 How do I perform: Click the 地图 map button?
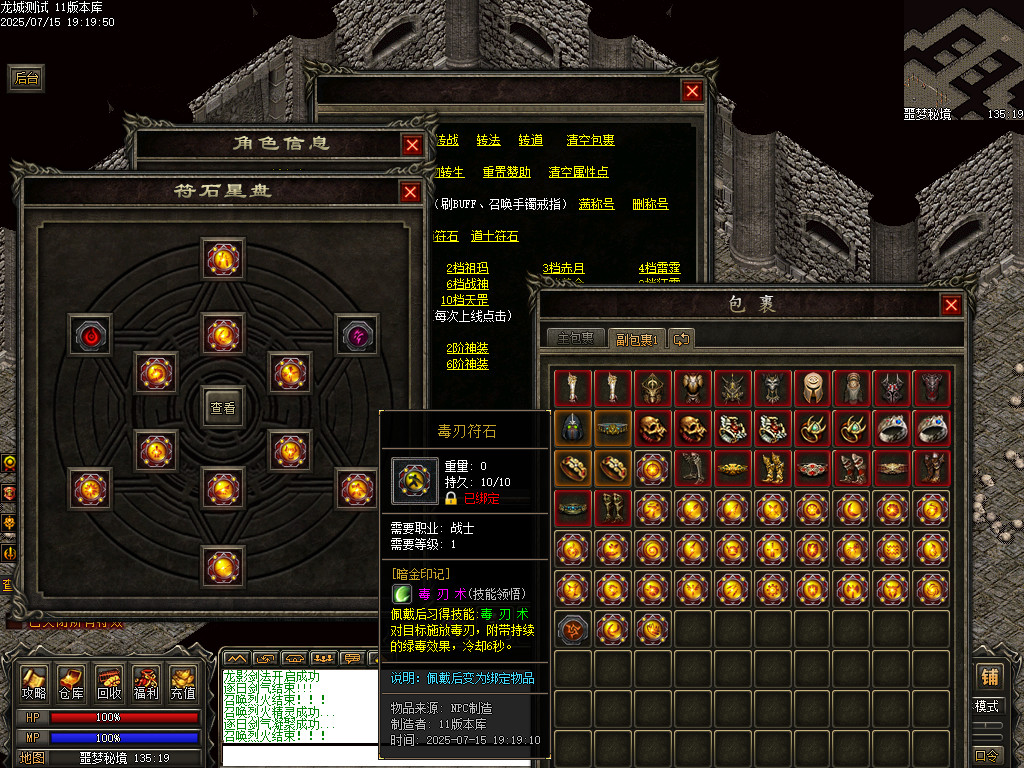point(32,757)
